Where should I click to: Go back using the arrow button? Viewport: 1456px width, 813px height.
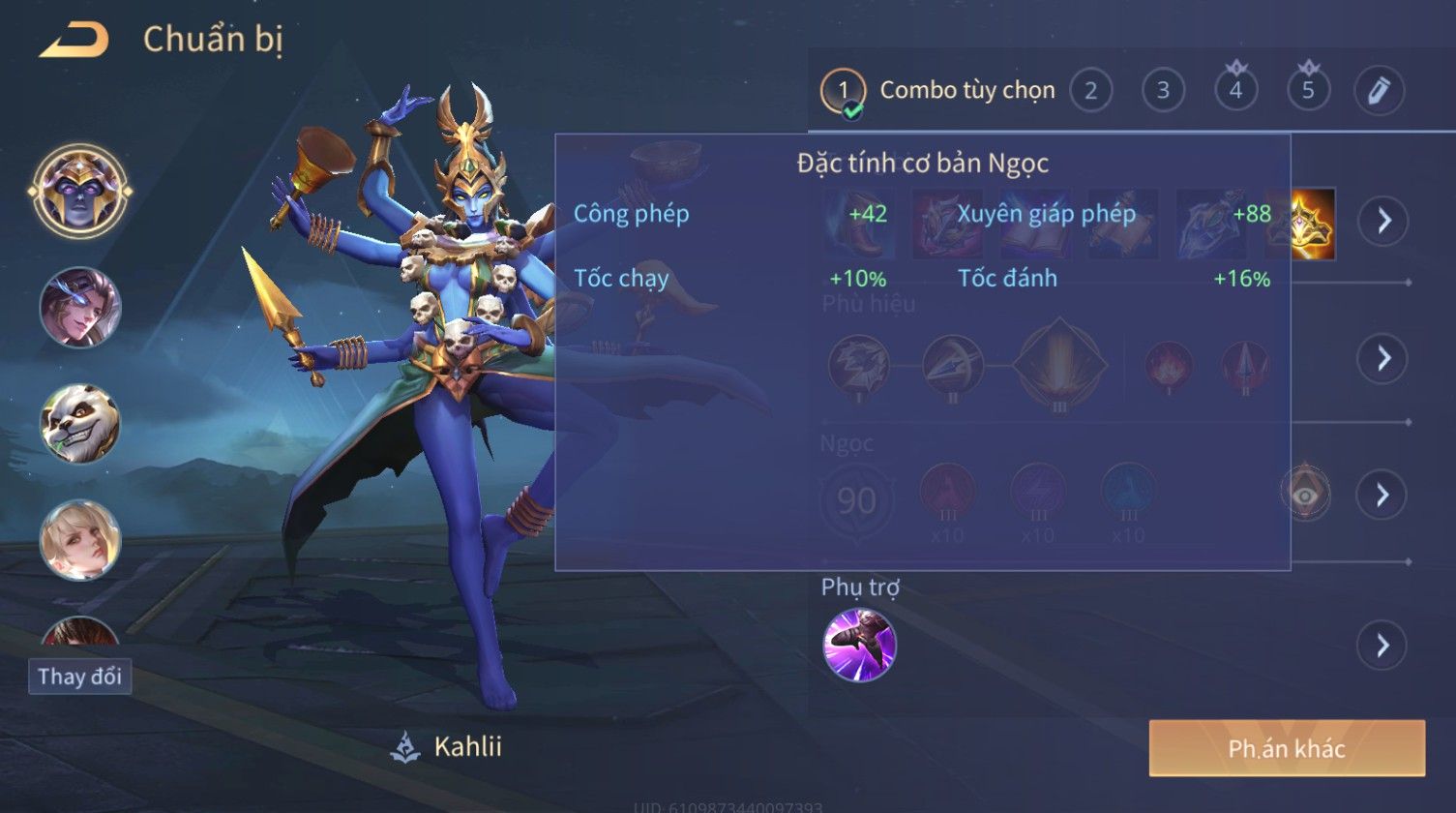click(74, 41)
